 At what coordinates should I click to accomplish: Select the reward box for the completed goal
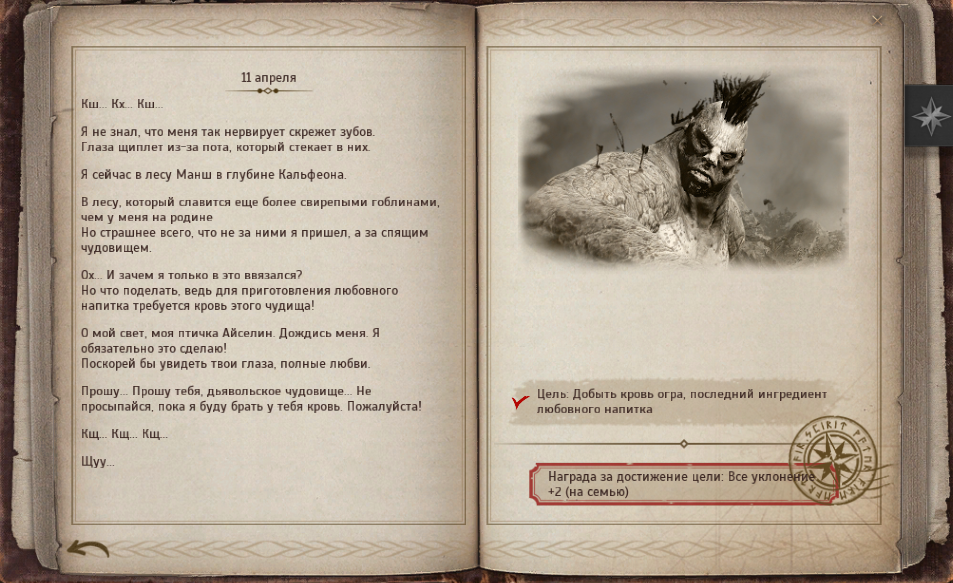[x=670, y=484]
